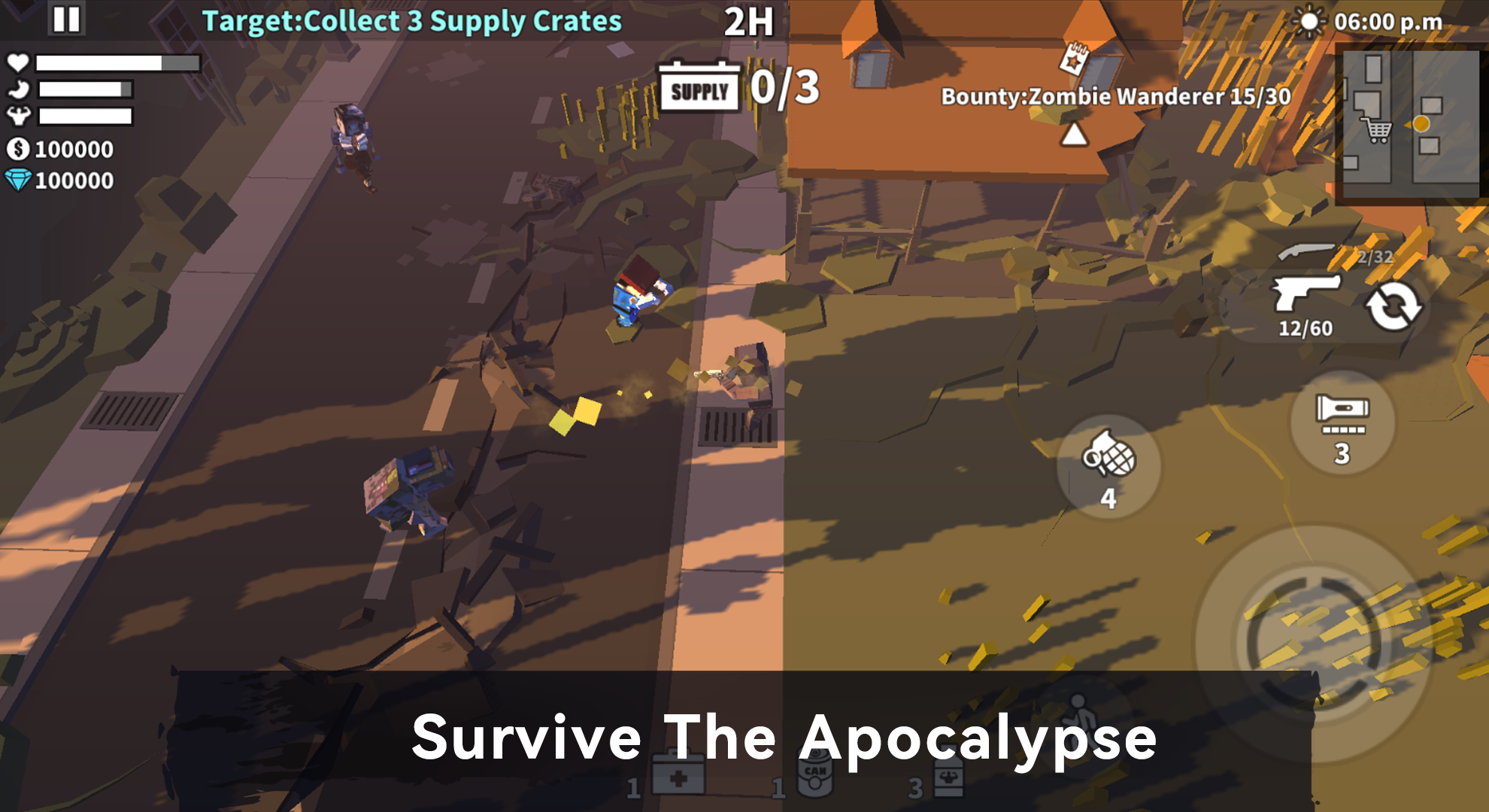Pause the game with the pause button
Image resolution: width=1489 pixels, height=812 pixels.
(66, 20)
